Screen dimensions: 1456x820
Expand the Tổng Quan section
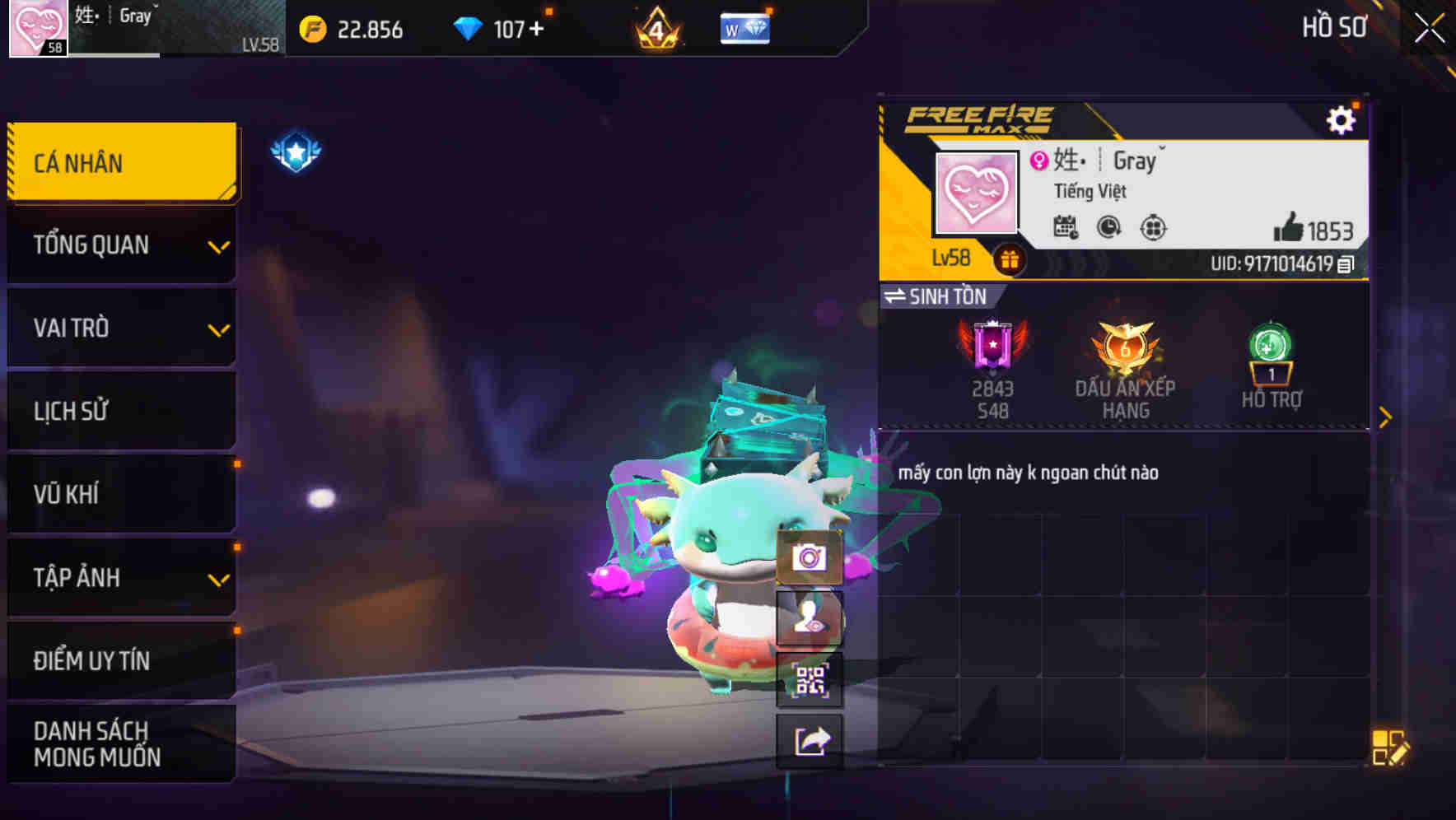click(120, 245)
